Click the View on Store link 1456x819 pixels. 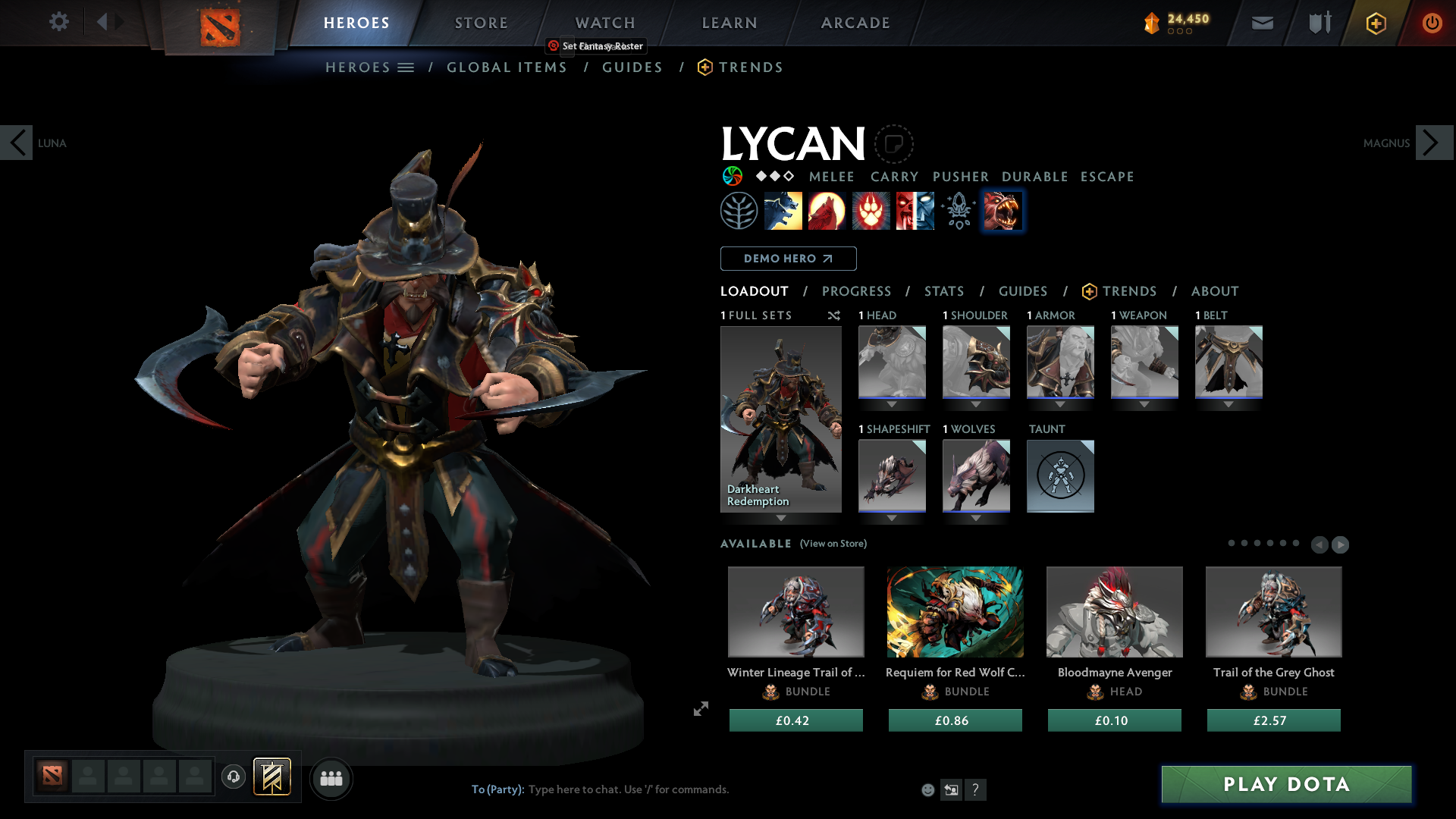pos(833,544)
